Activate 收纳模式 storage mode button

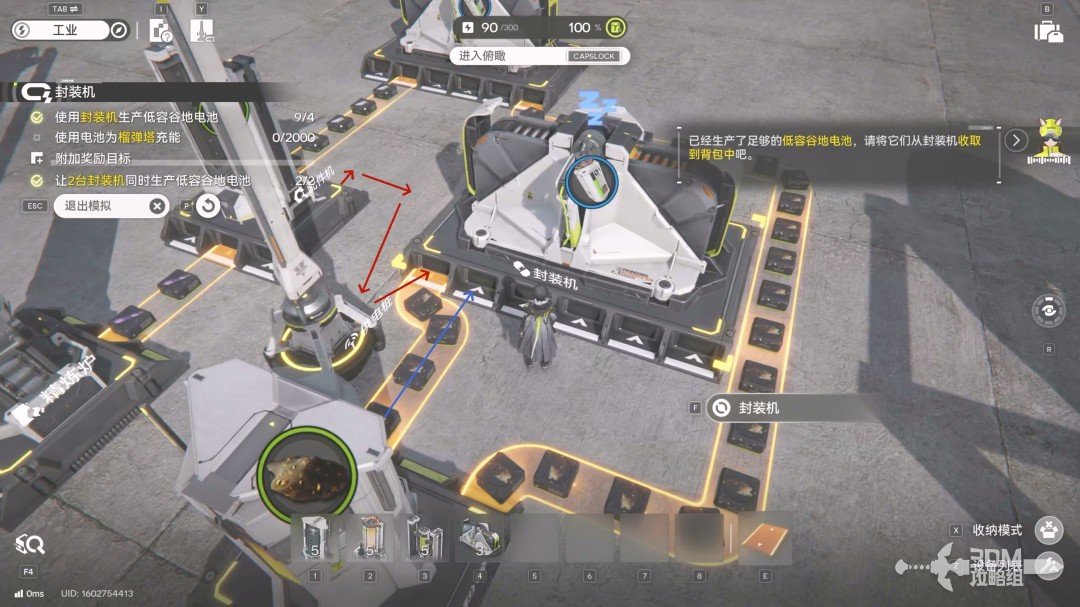click(1048, 530)
